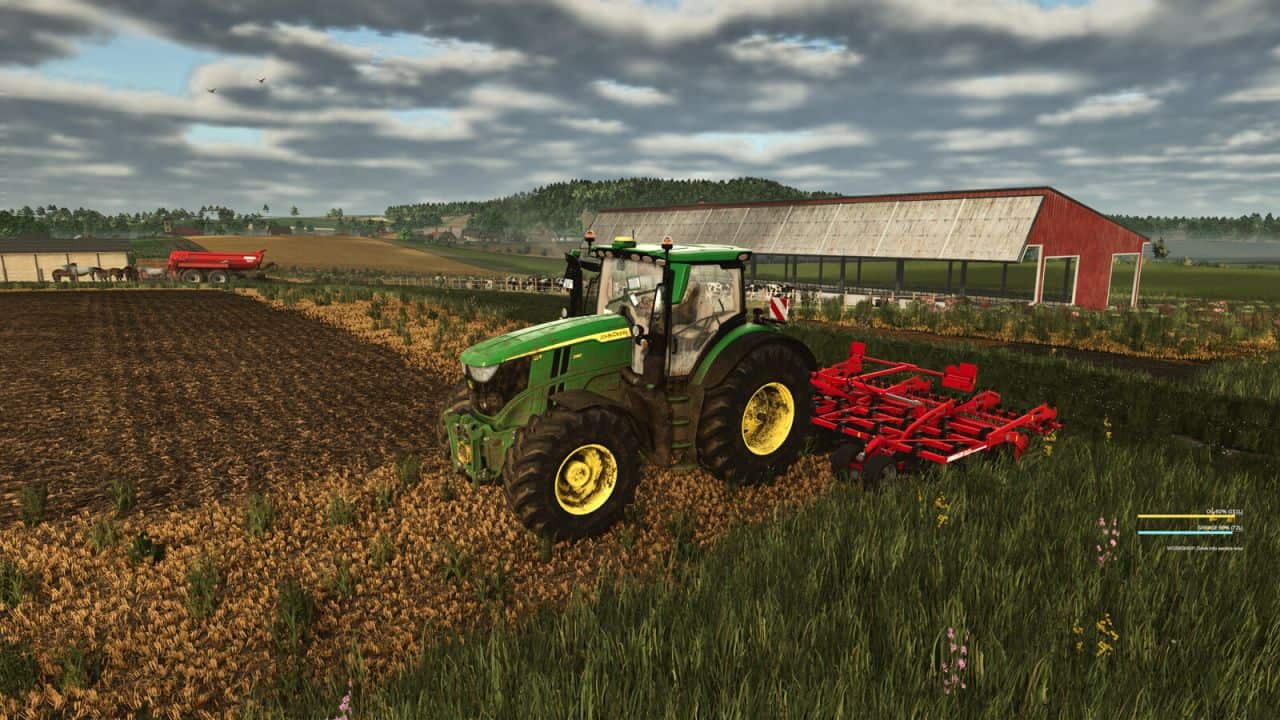The width and height of the screenshot is (1280, 720).
Task: Click the tractor's front headlight
Action: (x=483, y=373)
